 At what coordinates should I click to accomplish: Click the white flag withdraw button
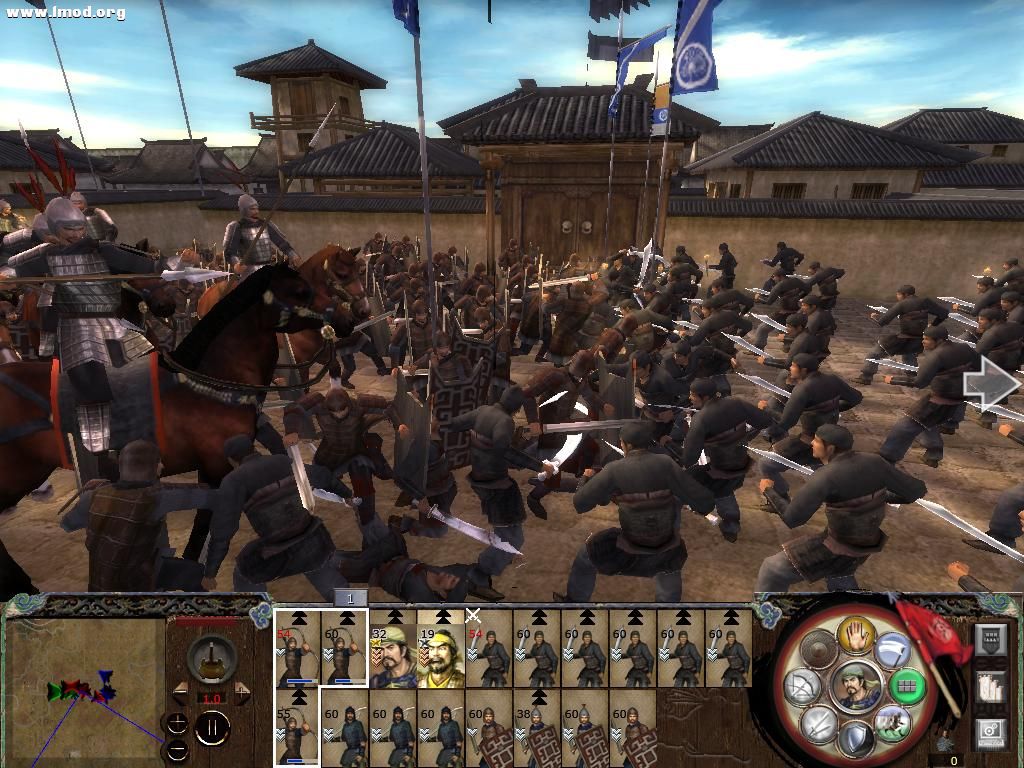pyautogui.click(x=892, y=652)
